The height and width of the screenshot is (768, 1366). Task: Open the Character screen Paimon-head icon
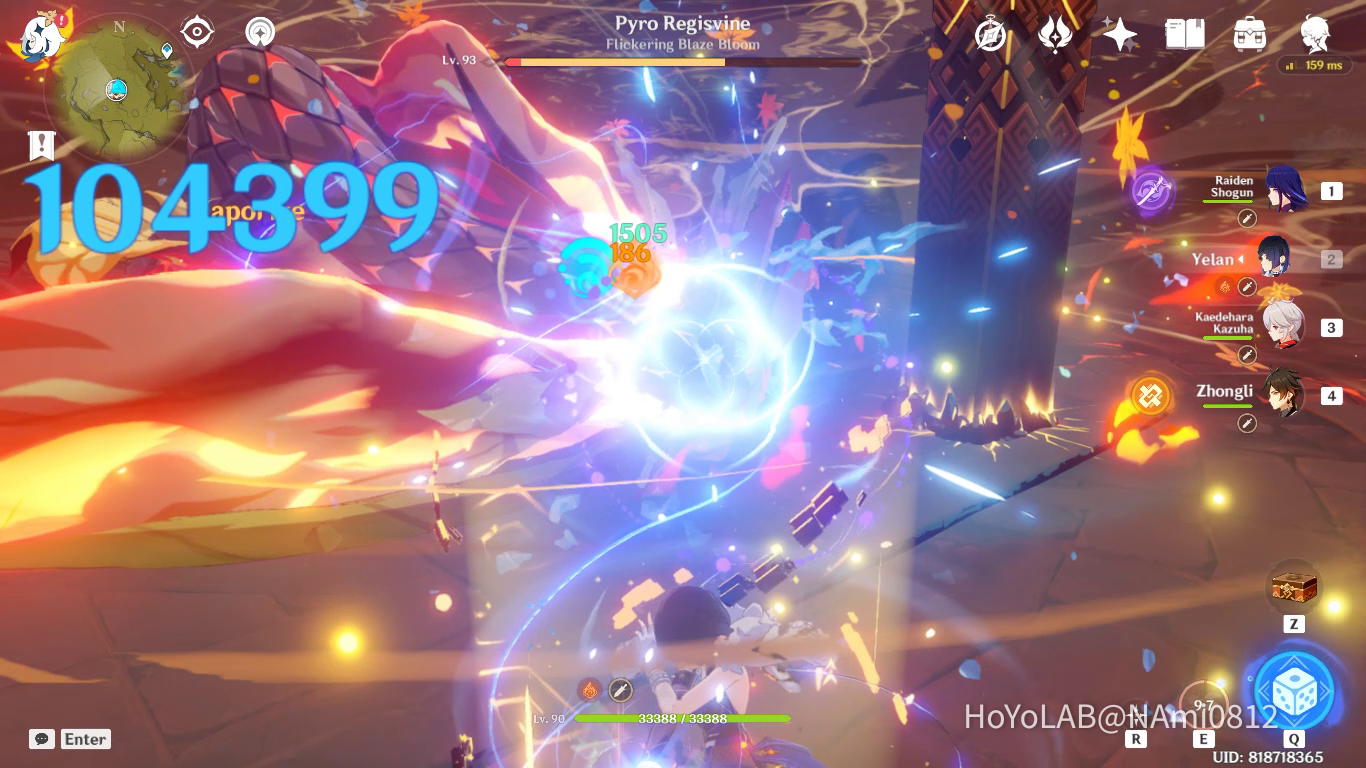pyautogui.click(x=1313, y=33)
